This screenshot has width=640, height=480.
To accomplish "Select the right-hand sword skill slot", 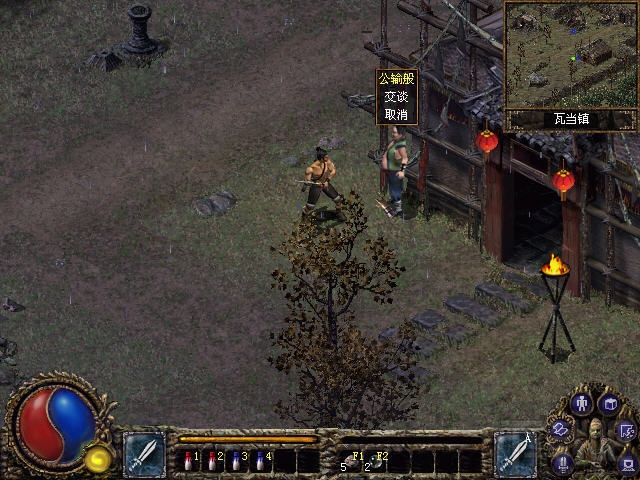I will 516,455.
